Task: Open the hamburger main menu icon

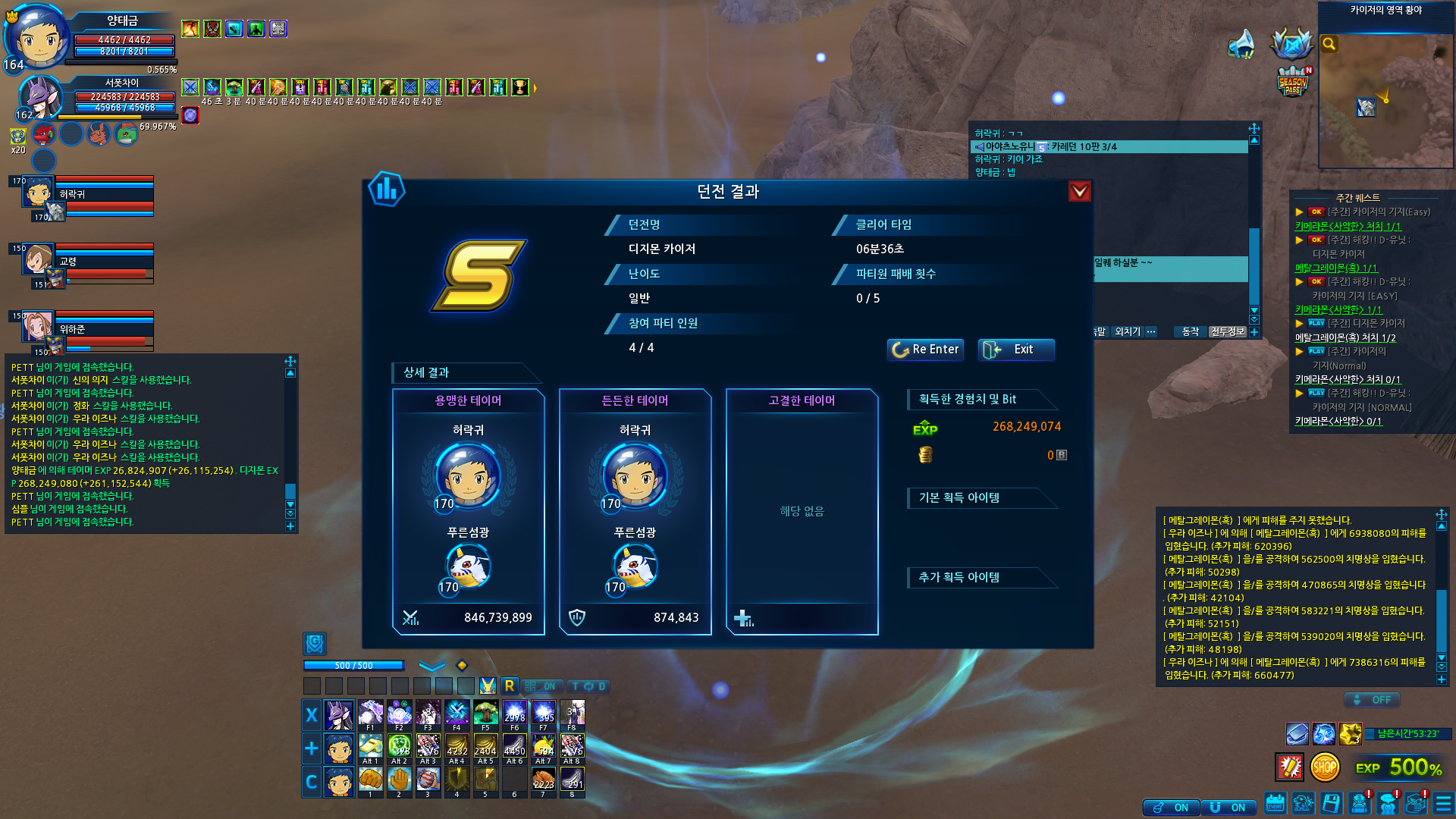Action: 1443,803
